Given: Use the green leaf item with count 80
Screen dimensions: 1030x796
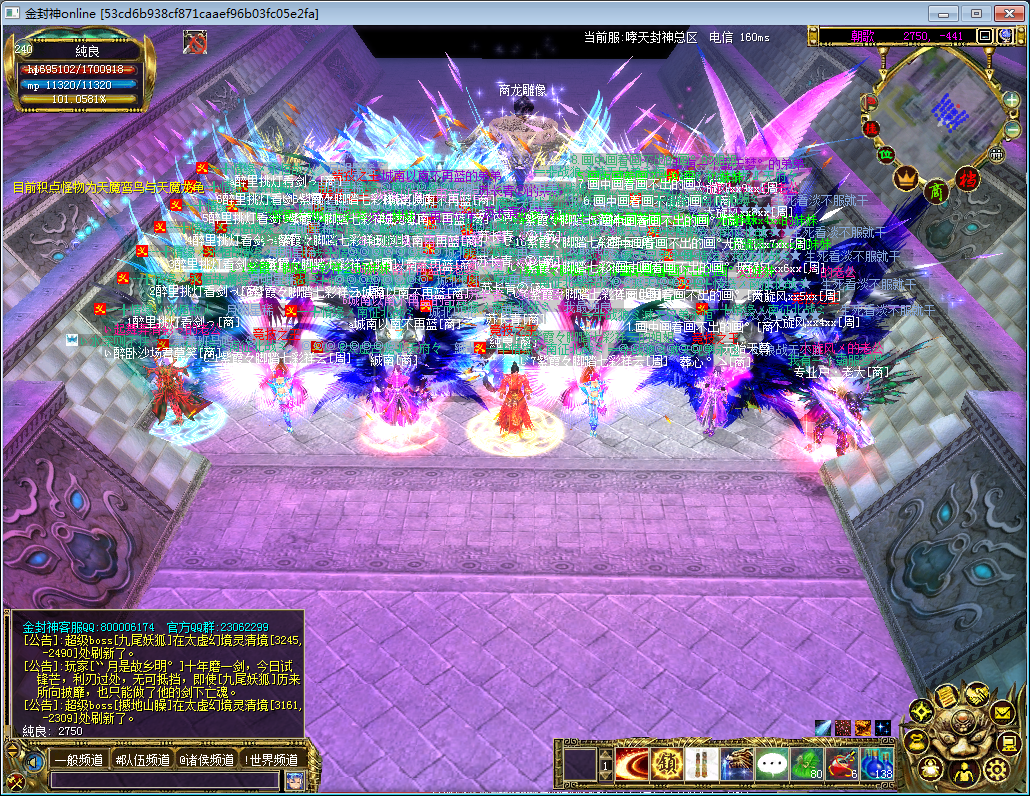Looking at the screenshot, I should click(x=807, y=765).
